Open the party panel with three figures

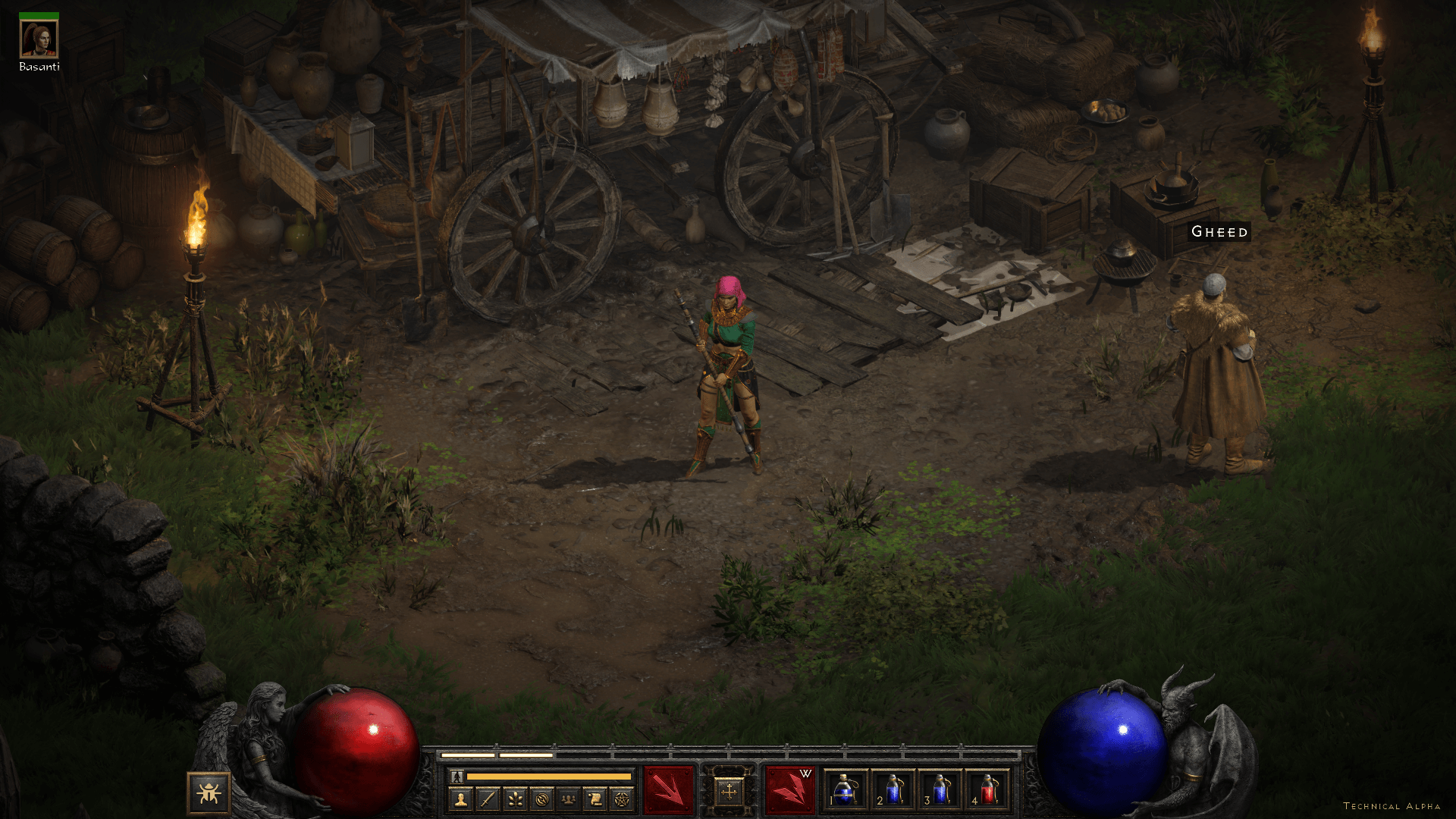pyautogui.click(x=569, y=799)
